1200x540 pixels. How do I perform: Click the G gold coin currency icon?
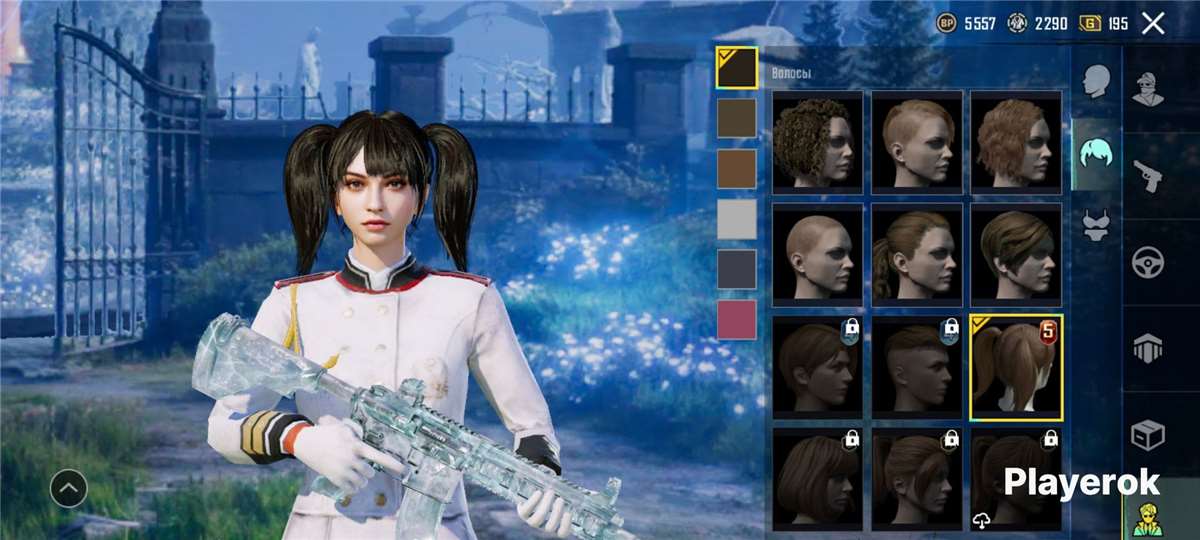[x=1090, y=24]
